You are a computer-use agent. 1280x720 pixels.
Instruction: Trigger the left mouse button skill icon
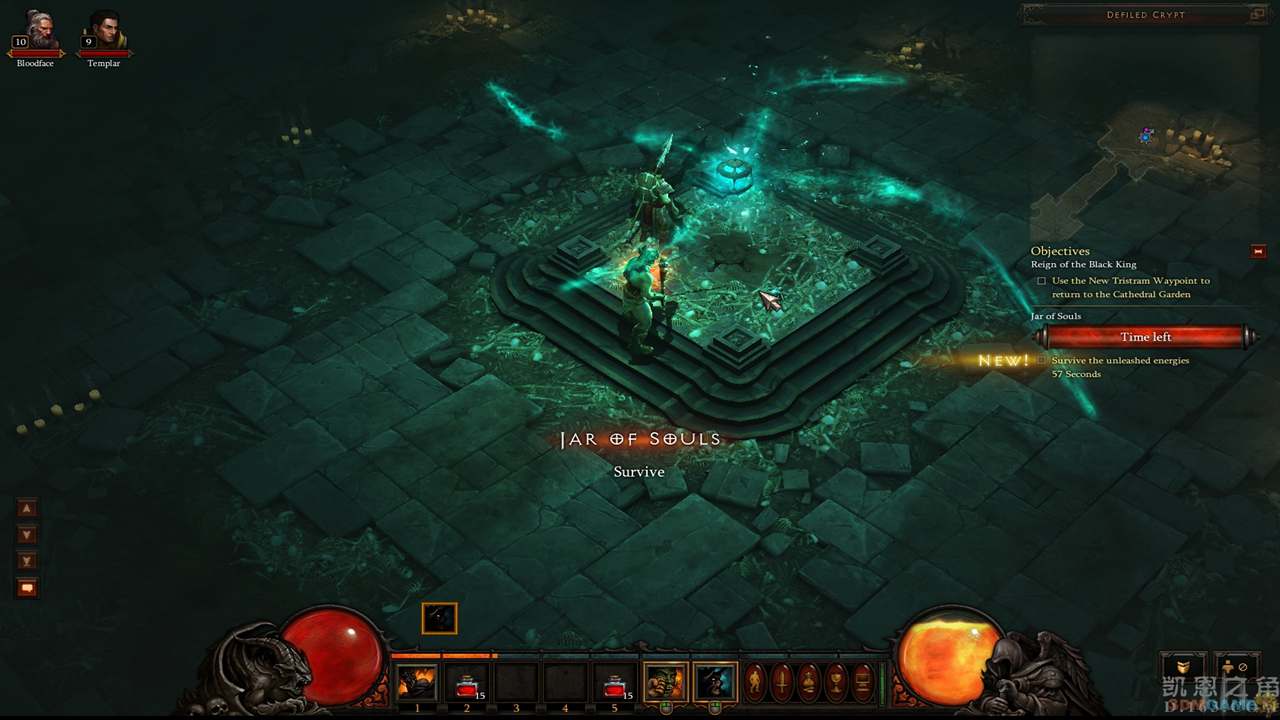click(666, 682)
